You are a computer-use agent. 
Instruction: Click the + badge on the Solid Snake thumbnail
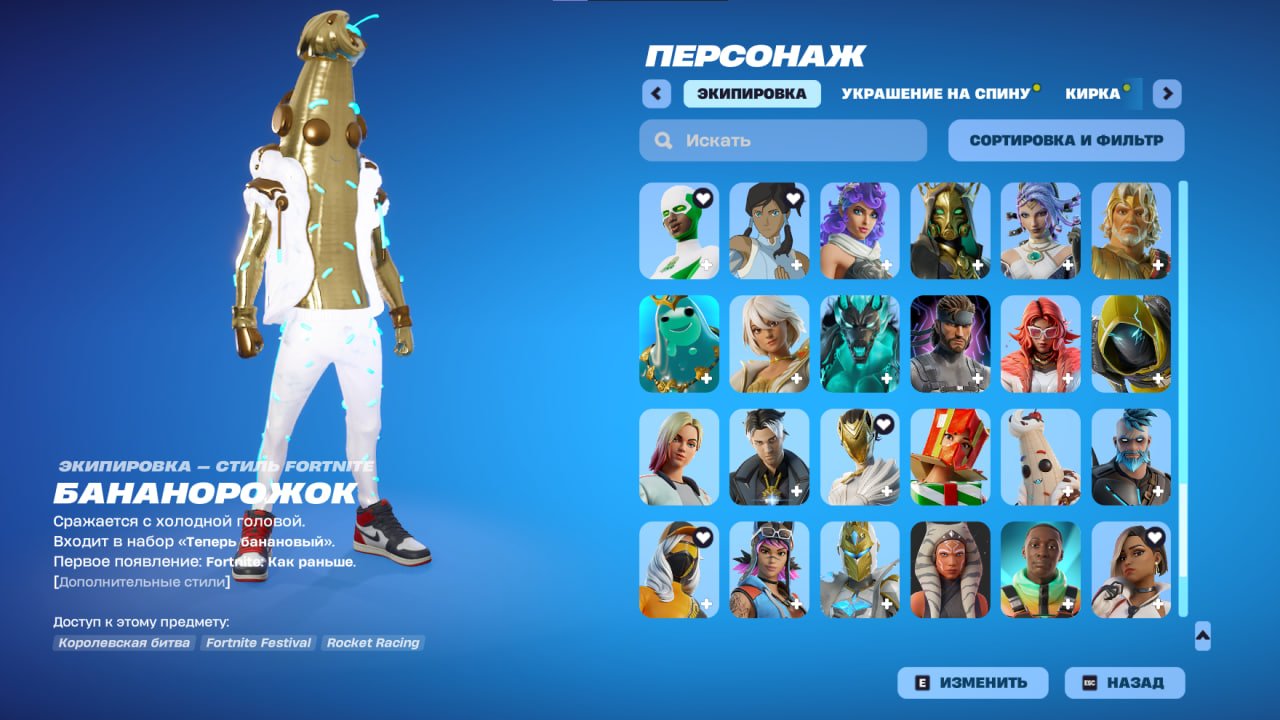click(x=976, y=378)
